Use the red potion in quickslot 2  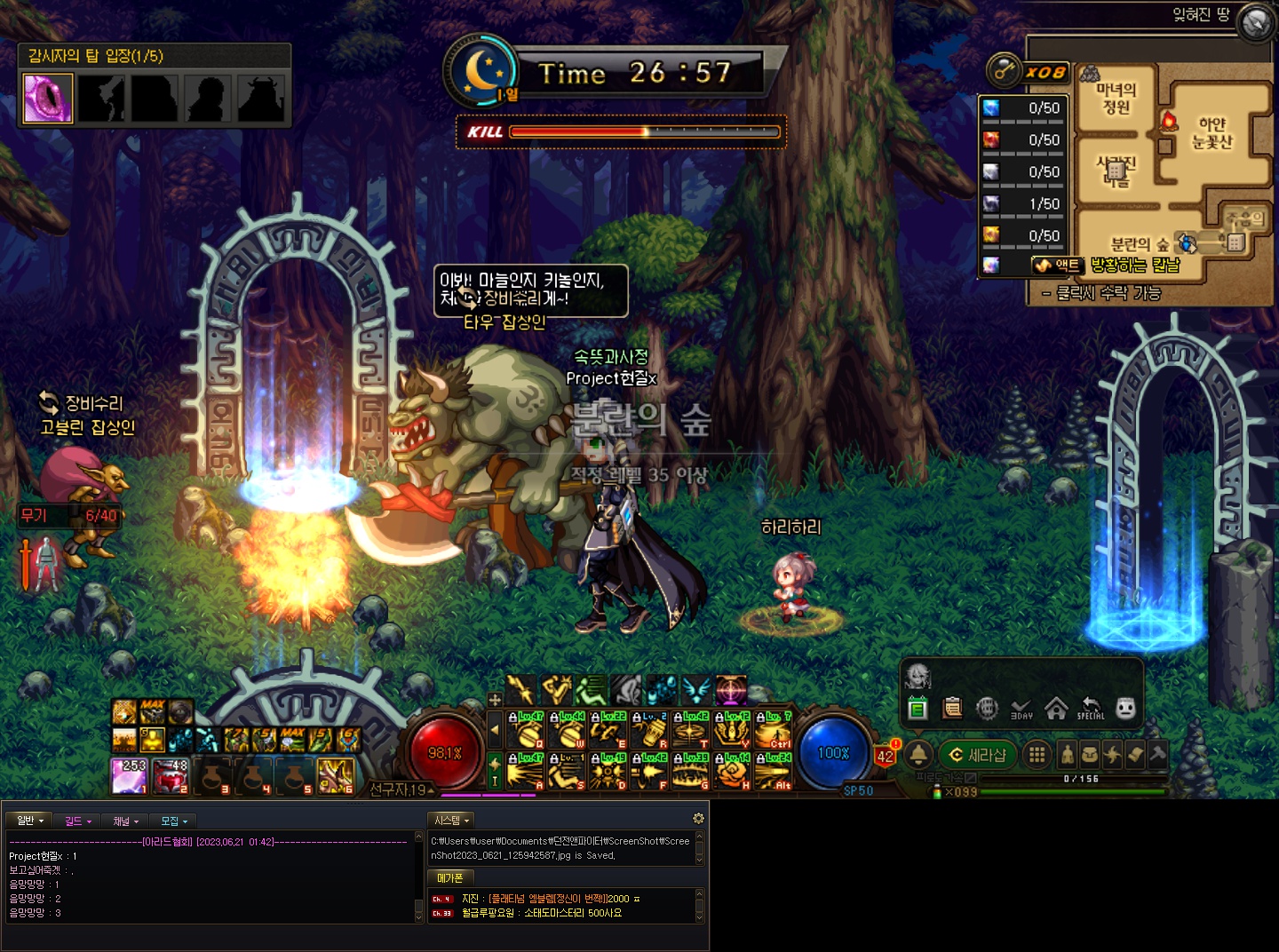(x=171, y=775)
